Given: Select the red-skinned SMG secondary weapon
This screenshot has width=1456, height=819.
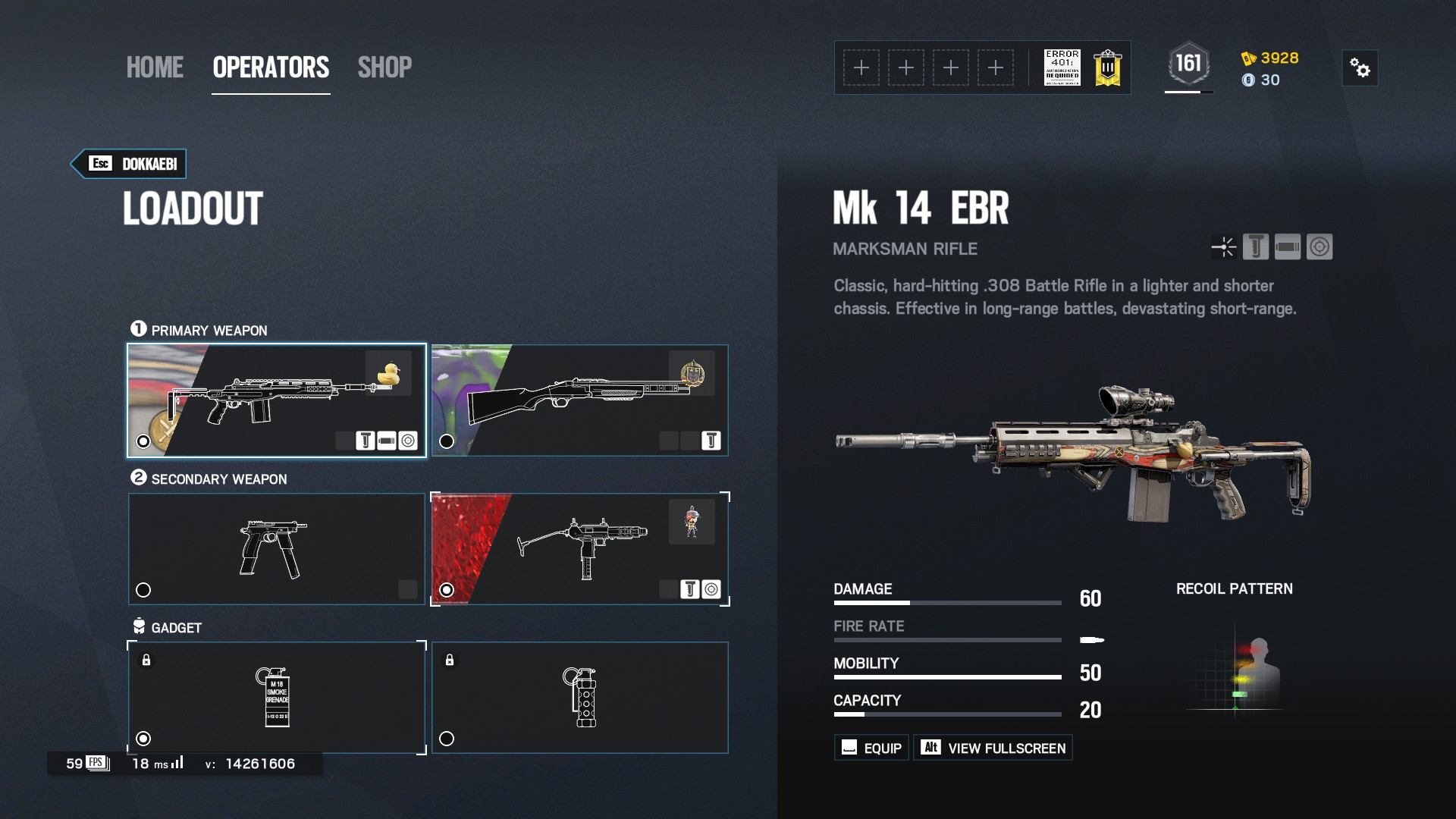Looking at the screenshot, I should [579, 549].
